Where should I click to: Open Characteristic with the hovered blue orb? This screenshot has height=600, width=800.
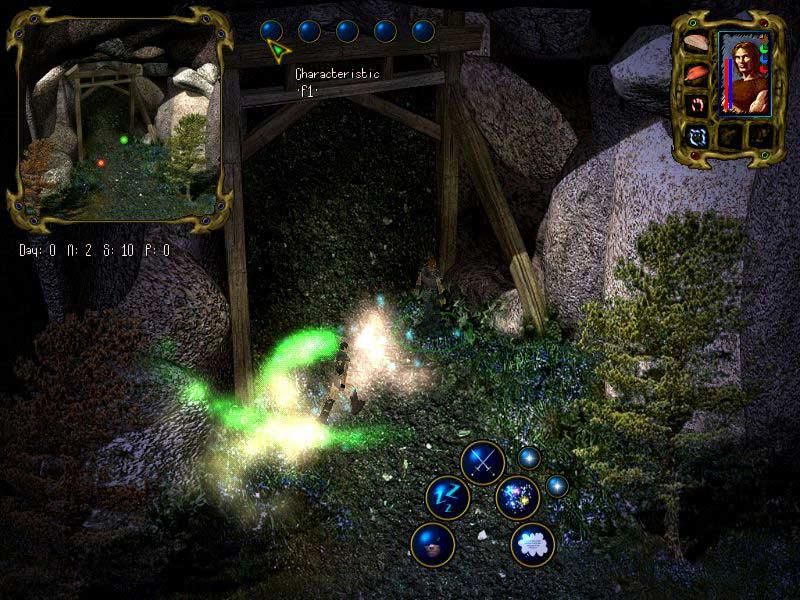click(271, 31)
